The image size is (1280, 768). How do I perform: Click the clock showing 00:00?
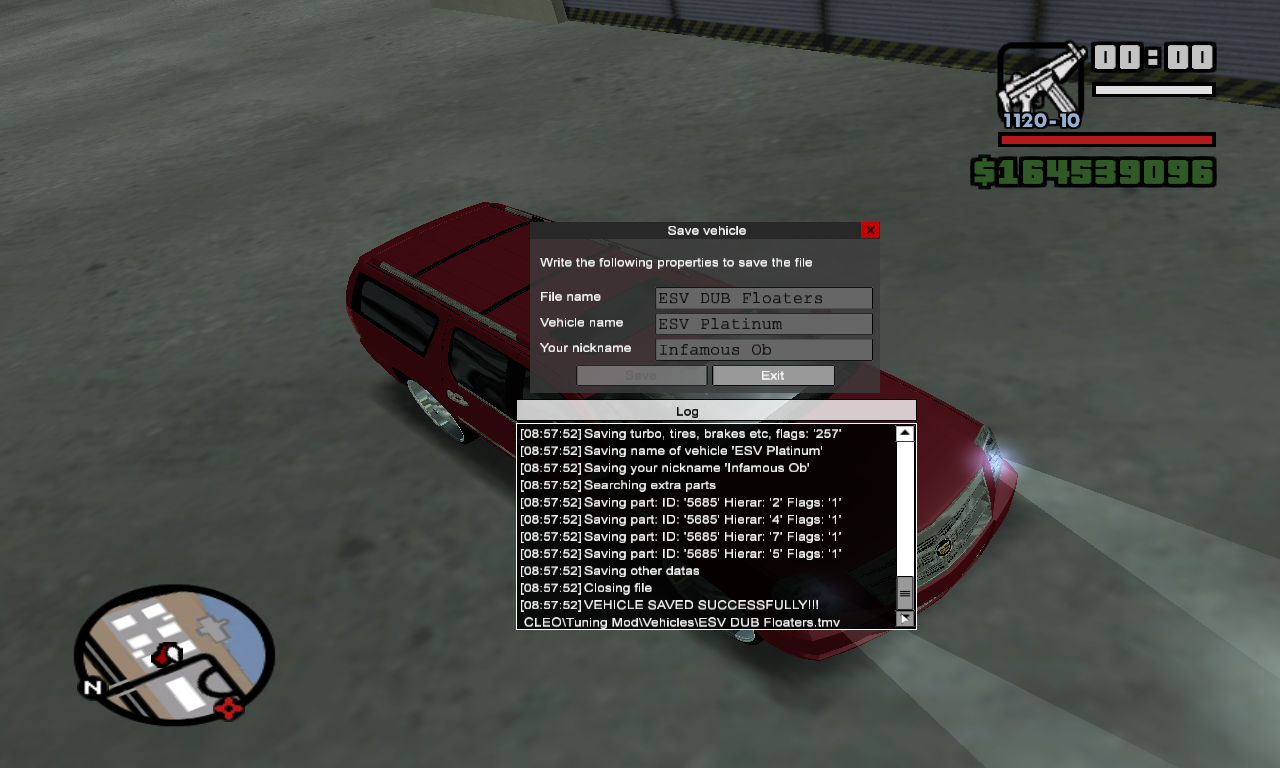[x=1154, y=58]
